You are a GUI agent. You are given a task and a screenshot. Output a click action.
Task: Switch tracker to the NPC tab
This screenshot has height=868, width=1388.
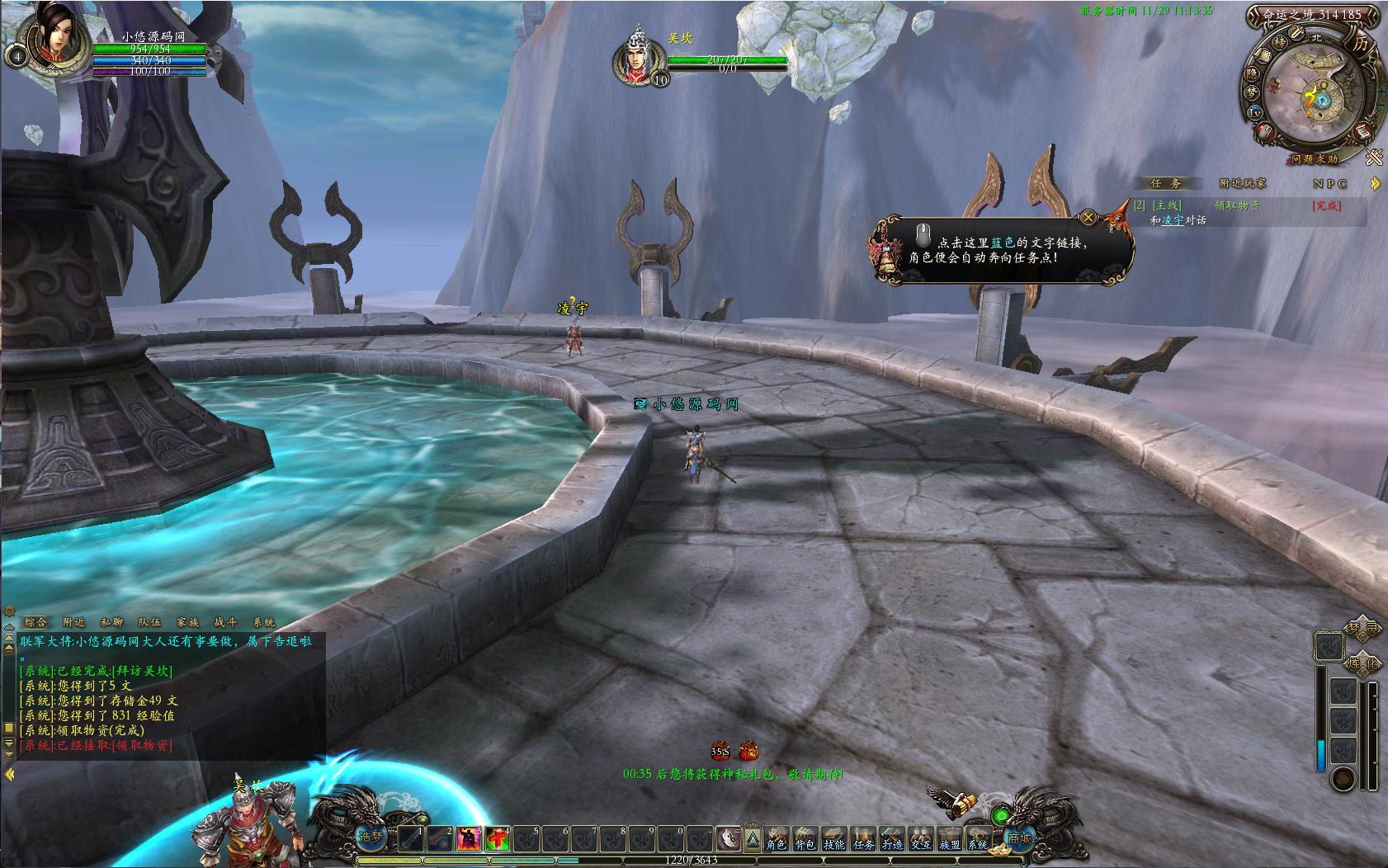pyautogui.click(x=1329, y=183)
